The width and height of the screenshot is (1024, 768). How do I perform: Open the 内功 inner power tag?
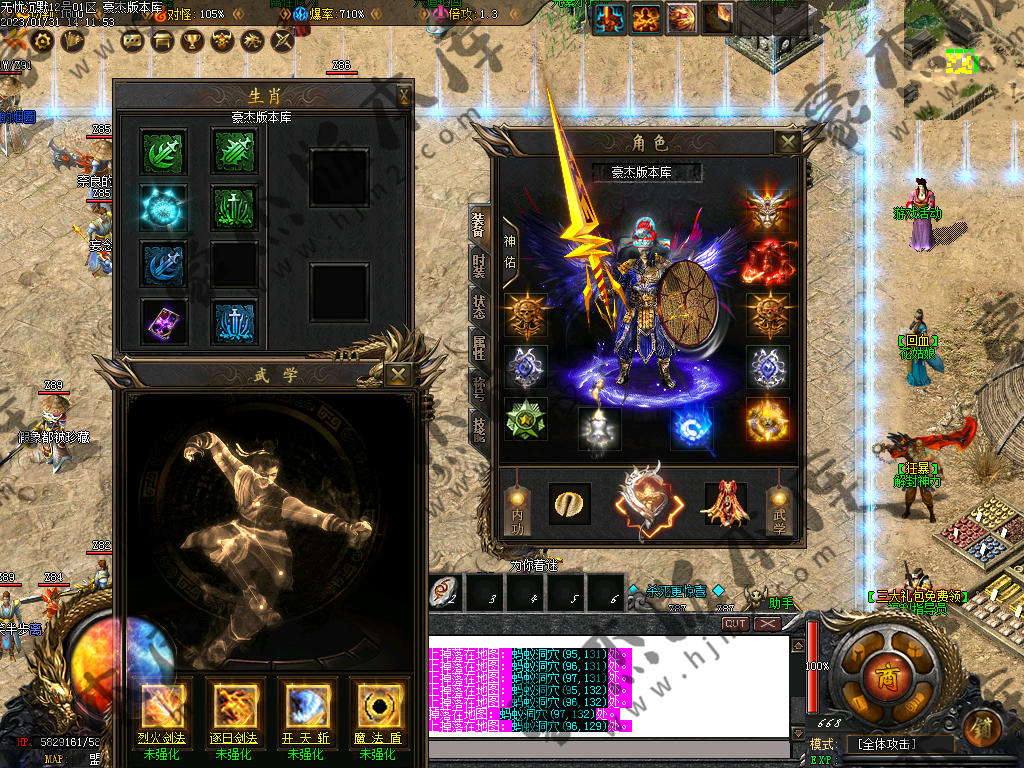[515, 511]
